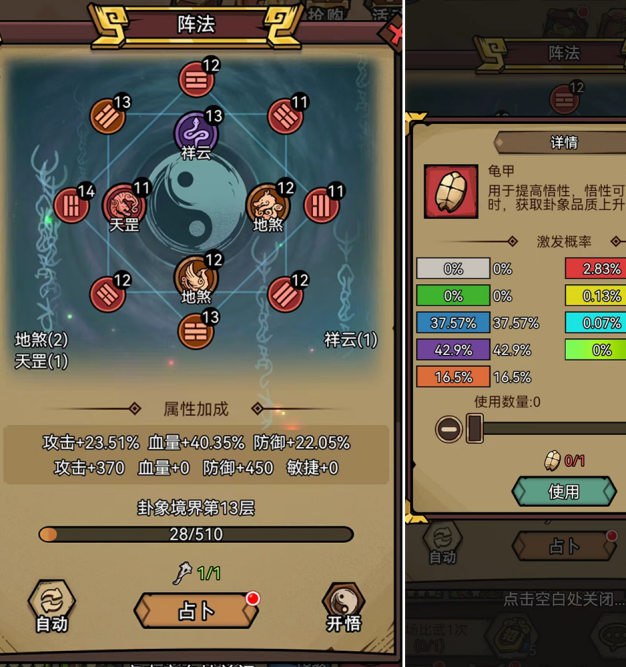Tap the green 使用 button
This screenshot has width=626, height=667.
click(563, 491)
